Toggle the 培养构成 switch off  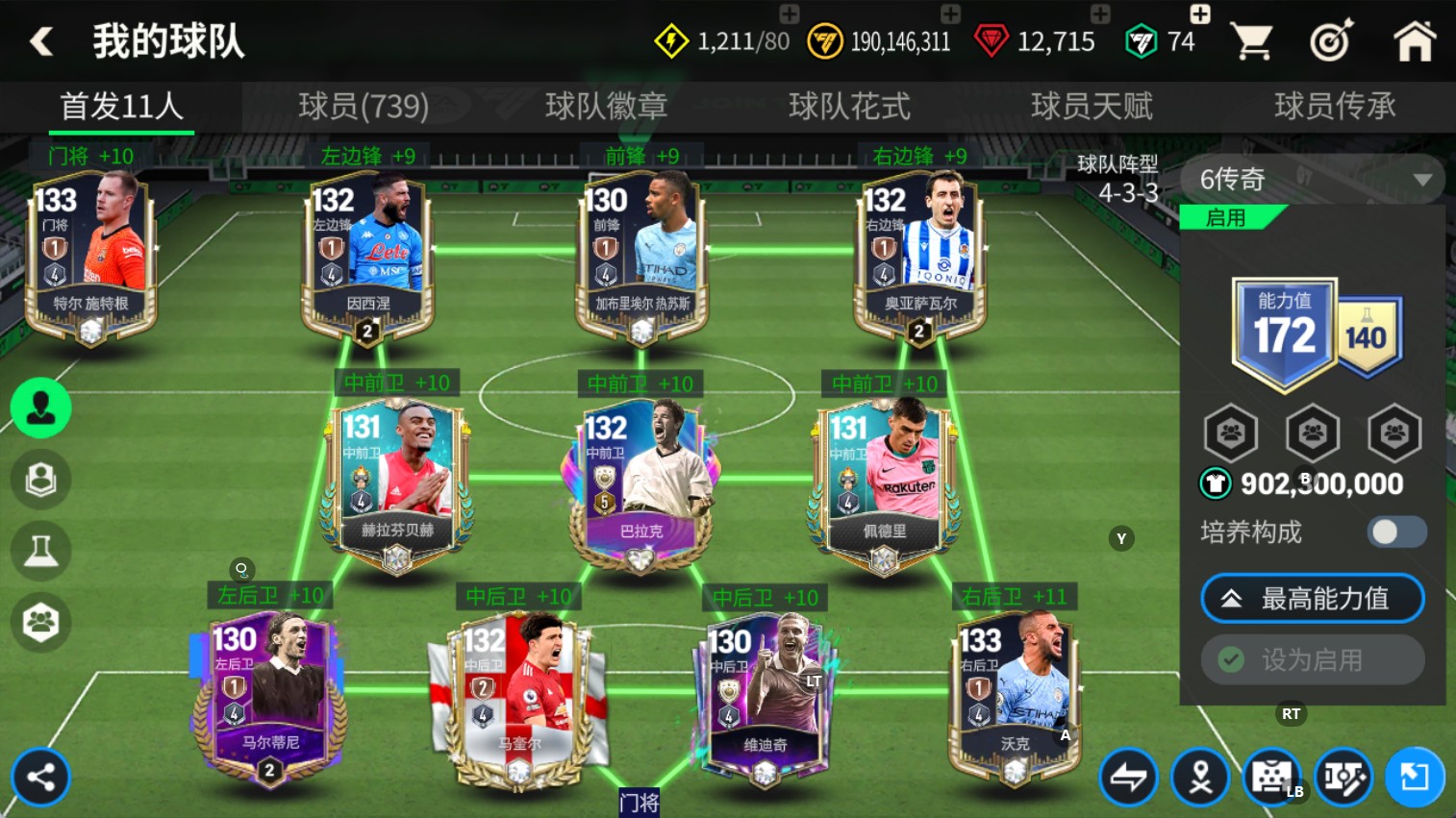(x=1396, y=532)
